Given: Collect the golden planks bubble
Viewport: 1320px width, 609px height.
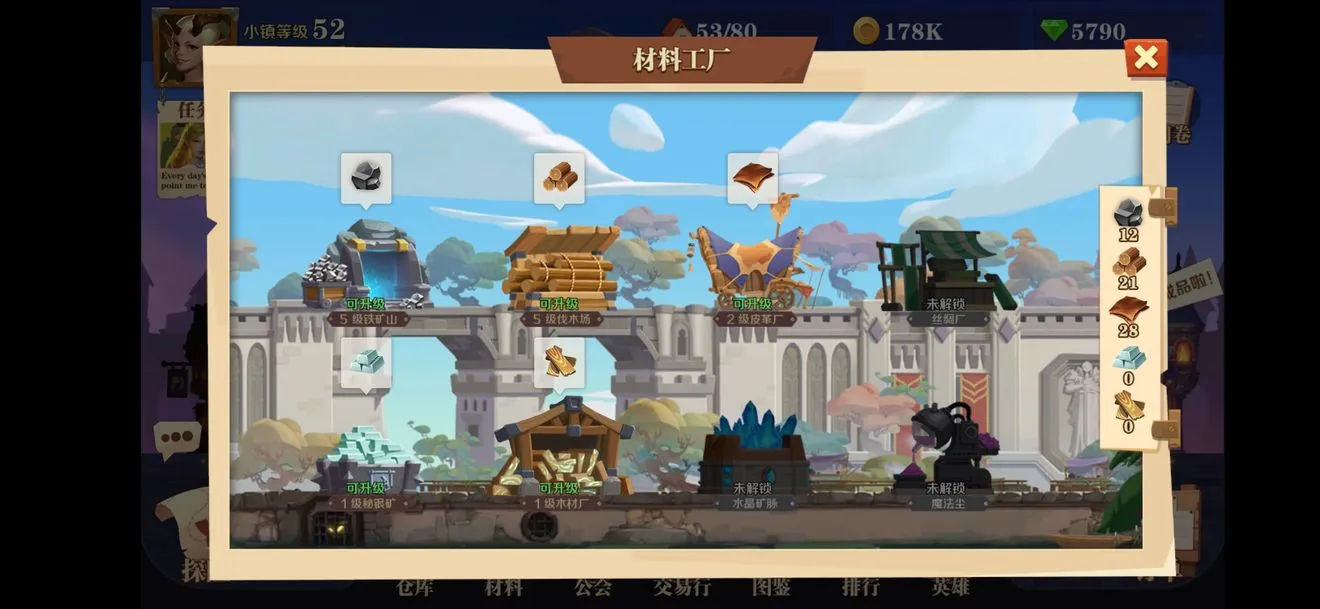Looking at the screenshot, I should 560,362.
